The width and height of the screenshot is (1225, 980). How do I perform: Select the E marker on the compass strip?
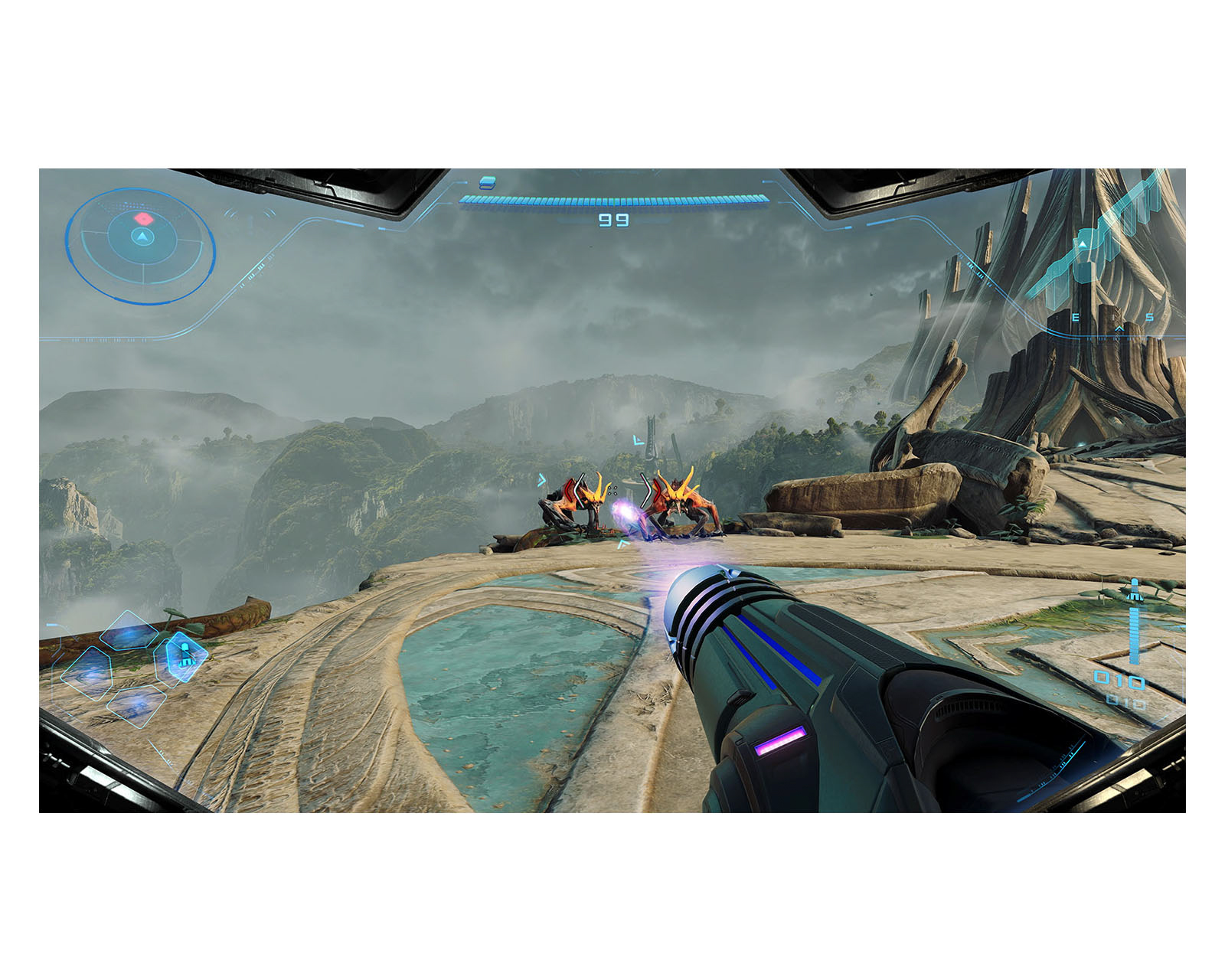1075,317
